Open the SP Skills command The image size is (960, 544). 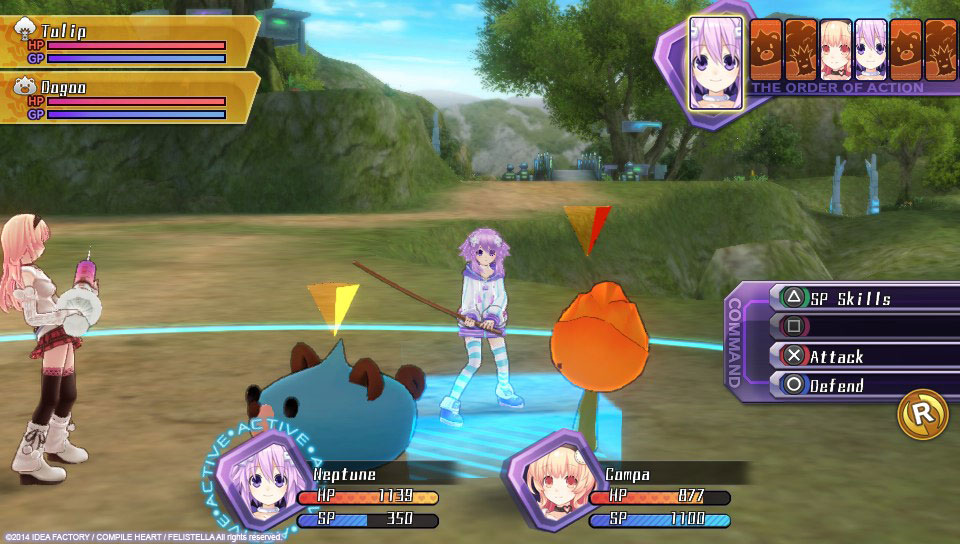[850, 298]
